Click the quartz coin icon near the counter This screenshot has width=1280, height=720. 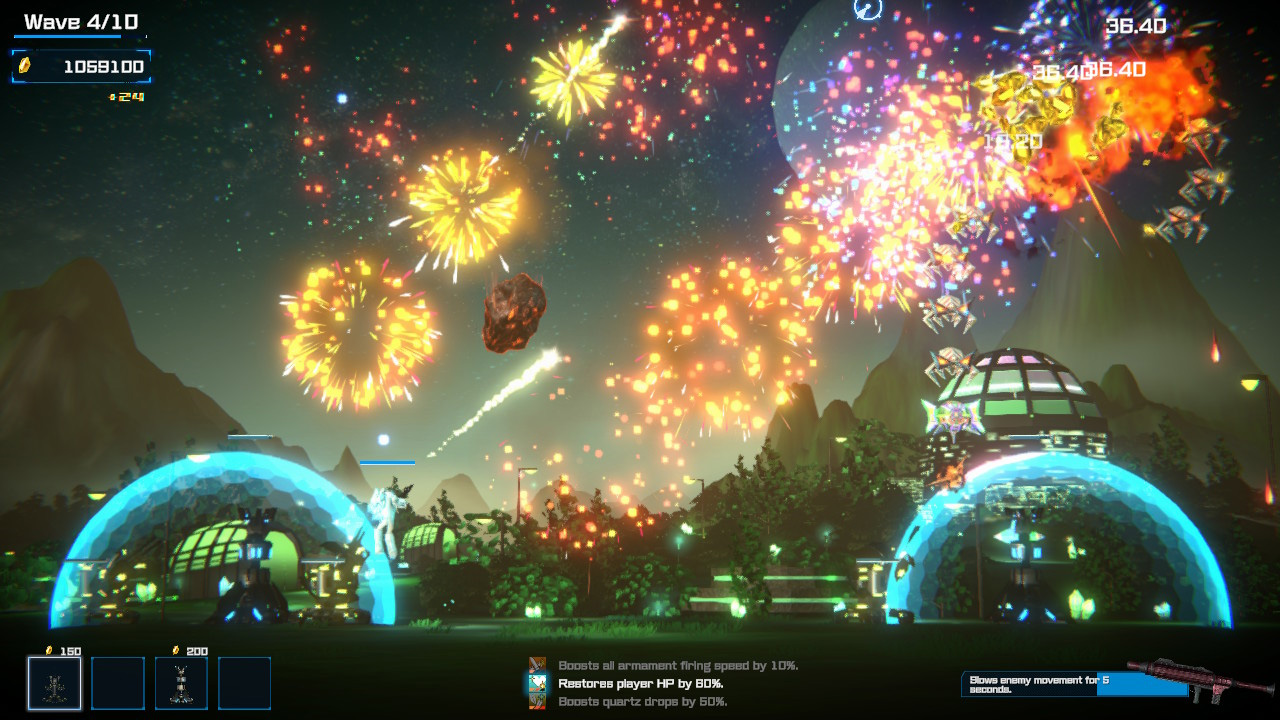tap(24, 64)
